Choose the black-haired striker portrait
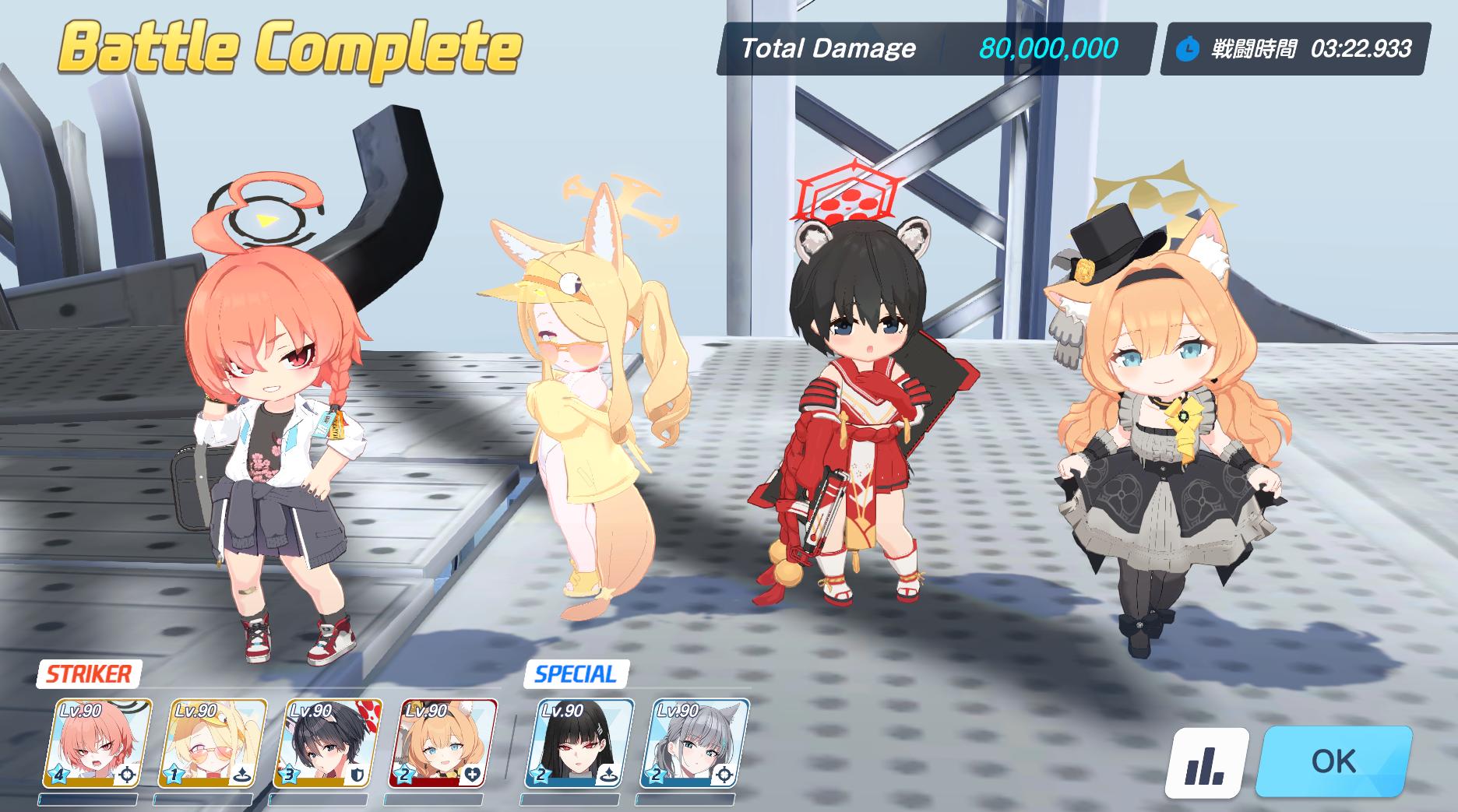Image resolution: width=1458 pixels, height=812 pixels. [x=327, y=744]
